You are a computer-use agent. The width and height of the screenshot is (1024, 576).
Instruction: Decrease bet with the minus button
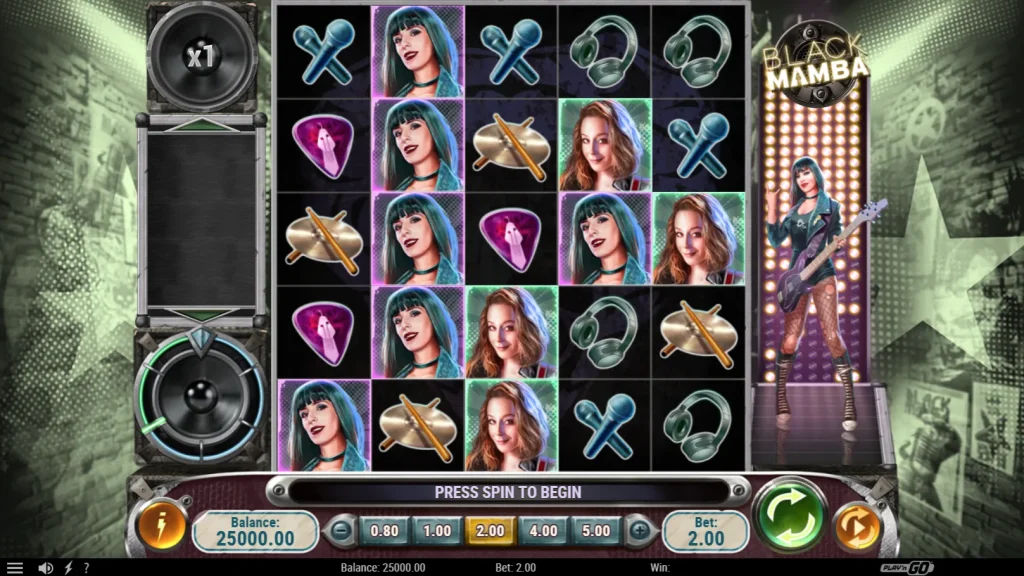coord(342,531)
